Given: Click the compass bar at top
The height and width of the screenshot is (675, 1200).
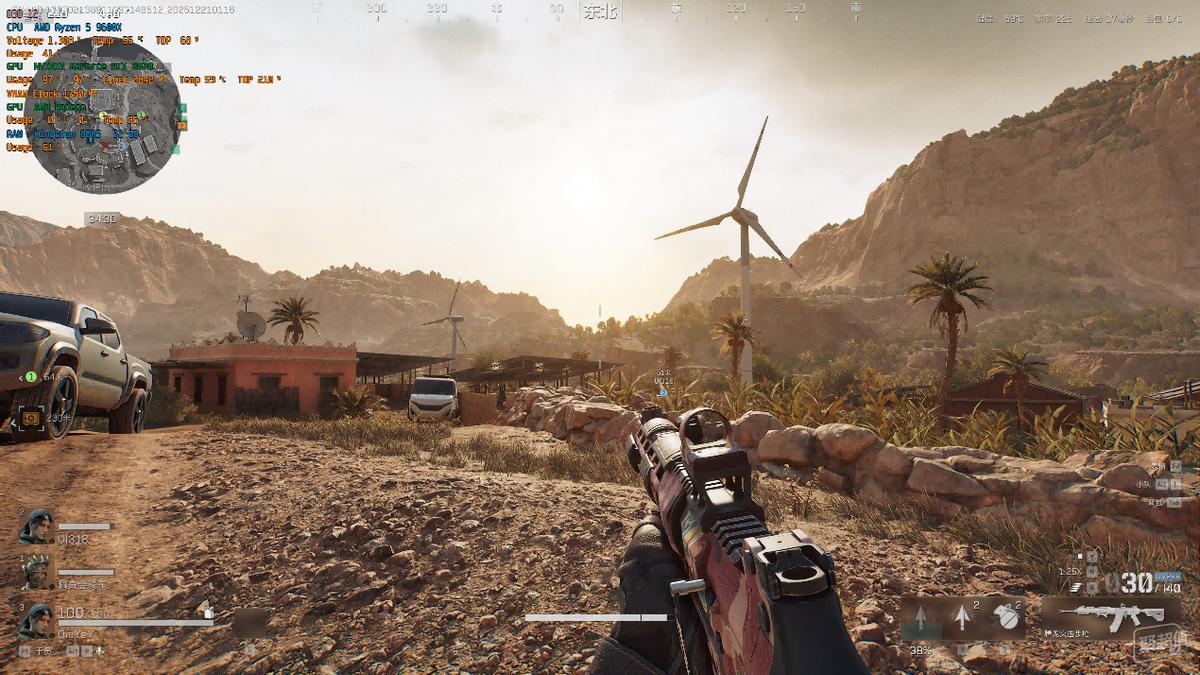Looking at the screenshot, I should pos(598,9).
